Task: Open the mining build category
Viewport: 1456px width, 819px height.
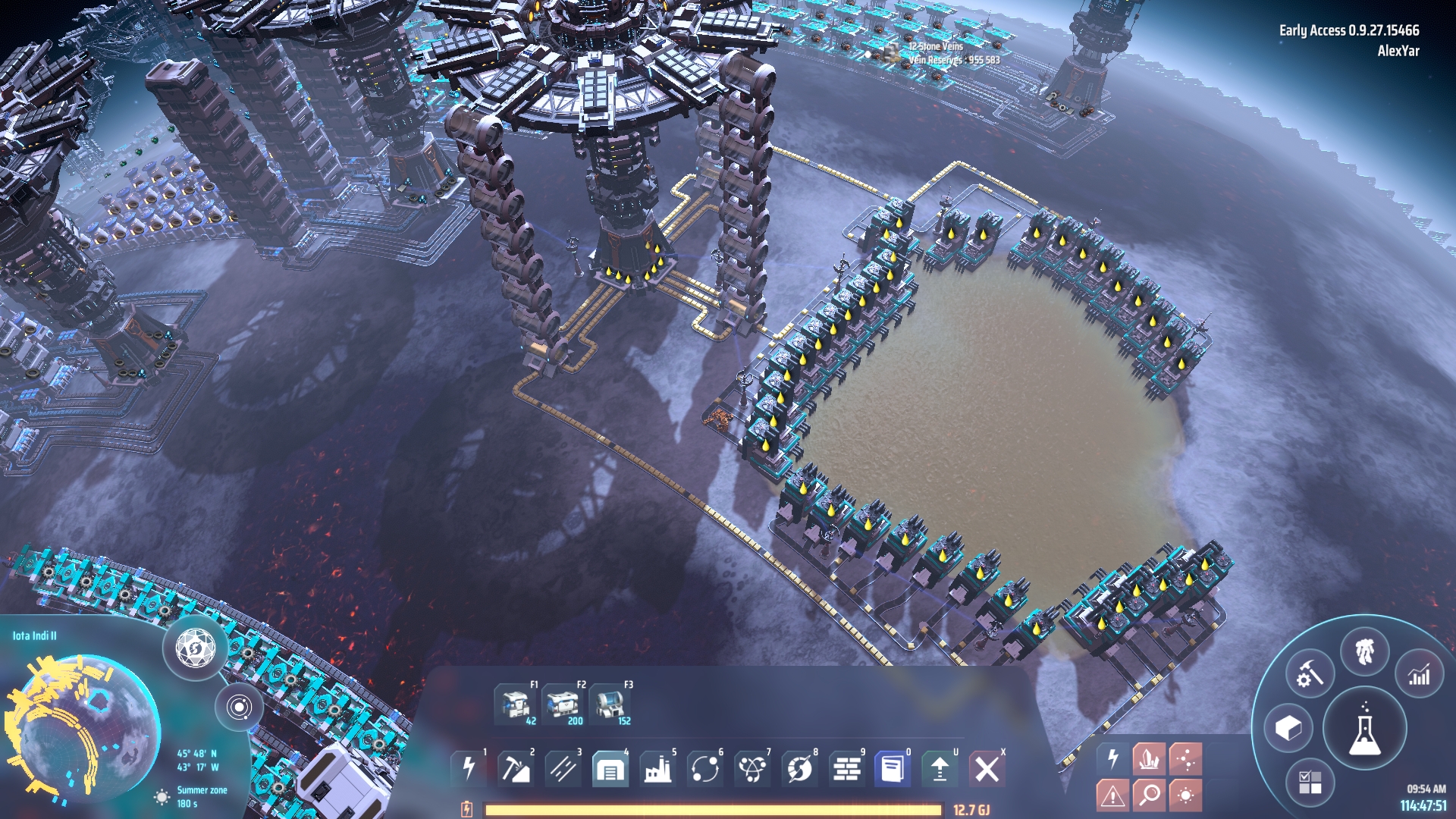Action: [515, 769]
